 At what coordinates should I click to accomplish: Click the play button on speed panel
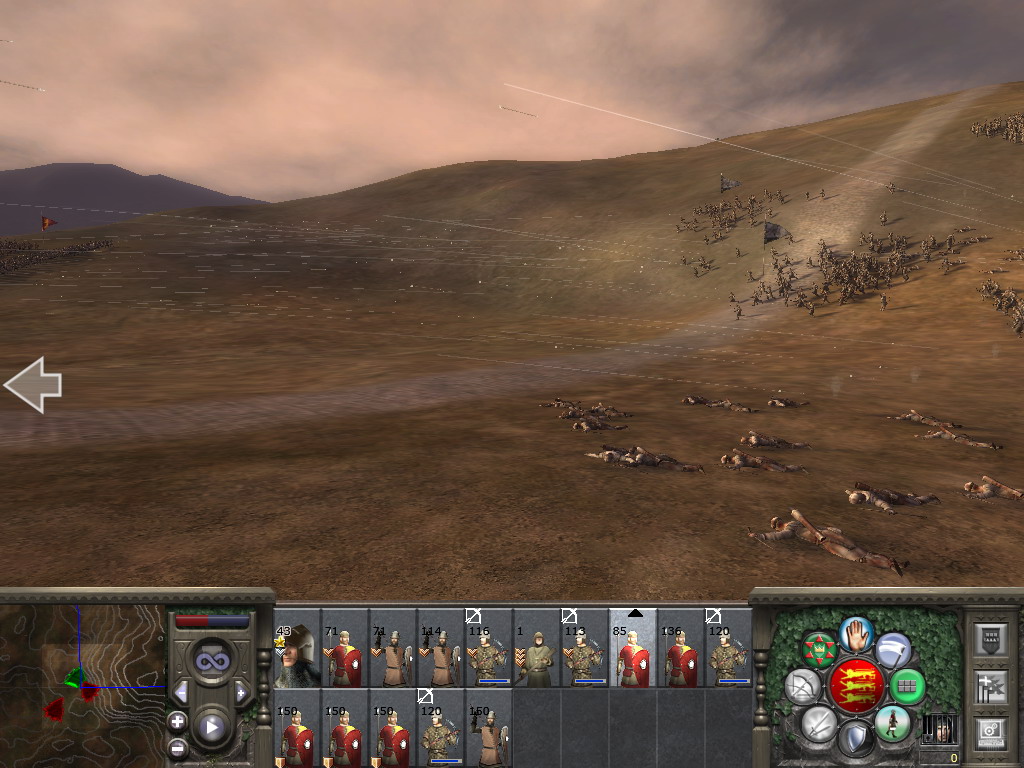(x=211, y=727)
